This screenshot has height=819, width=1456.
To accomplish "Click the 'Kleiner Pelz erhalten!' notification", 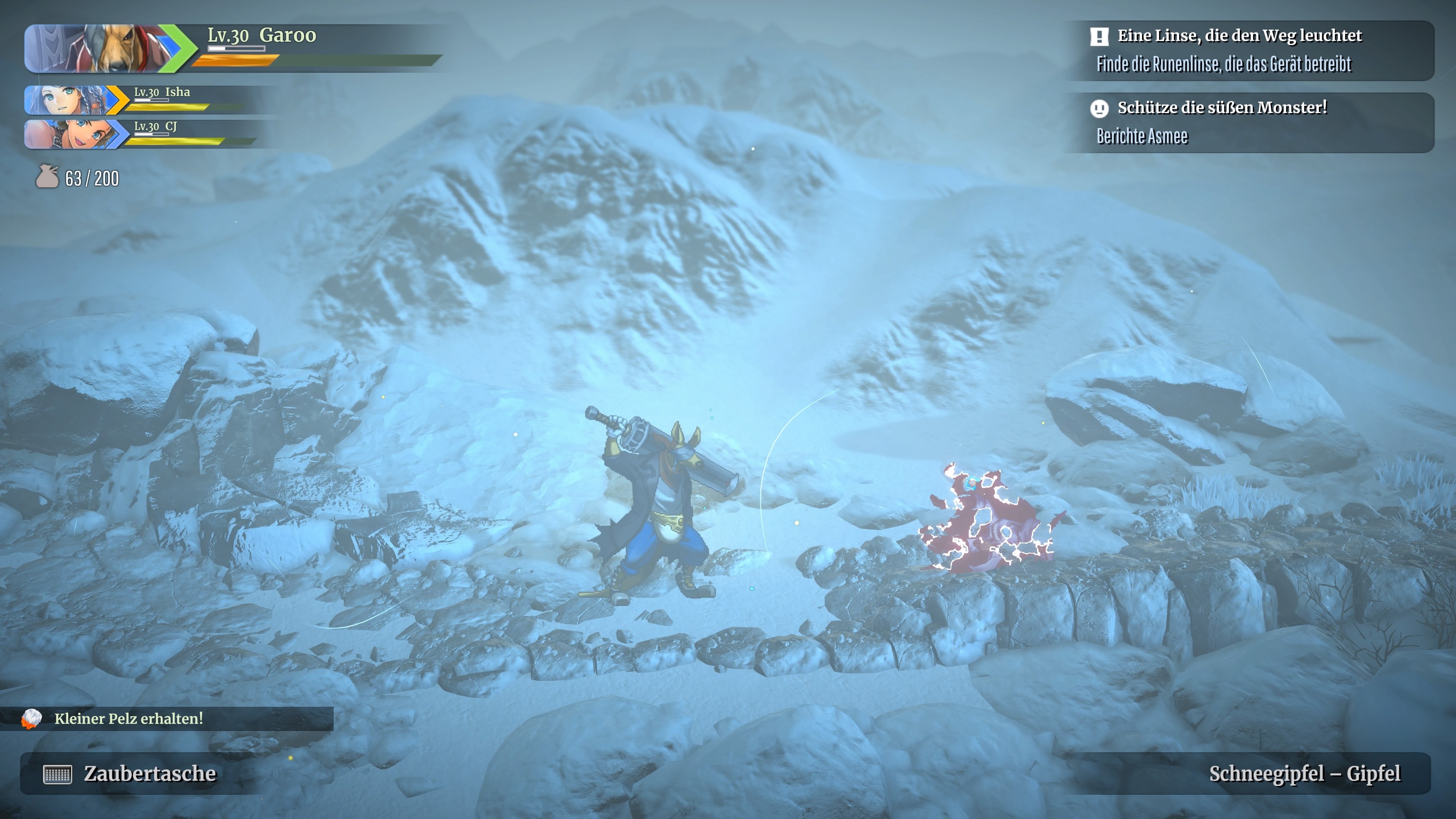I will (x=128, y=719).
